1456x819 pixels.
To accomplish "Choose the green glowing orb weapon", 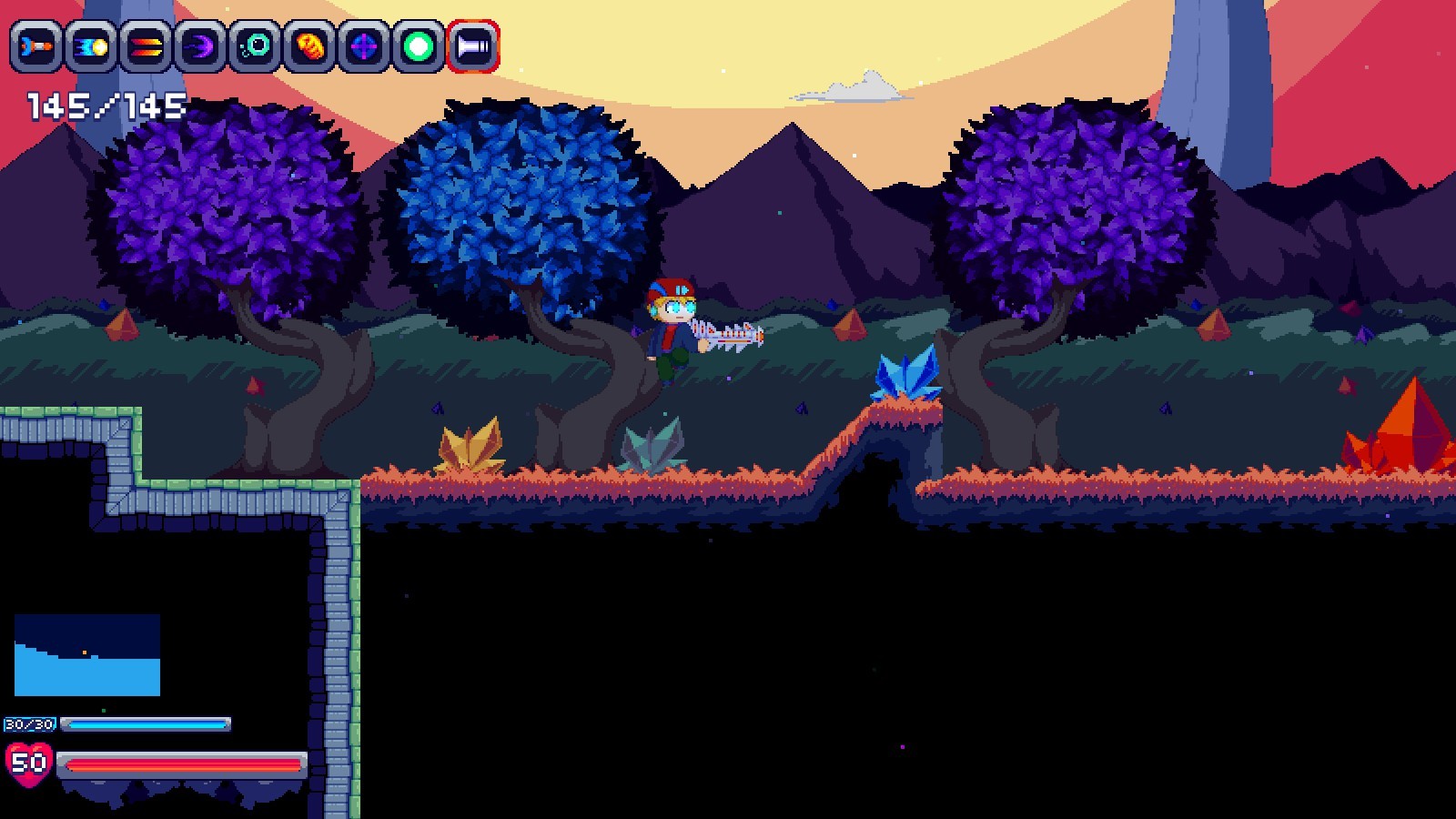I will pyautogui.click(x=419, y=46).
